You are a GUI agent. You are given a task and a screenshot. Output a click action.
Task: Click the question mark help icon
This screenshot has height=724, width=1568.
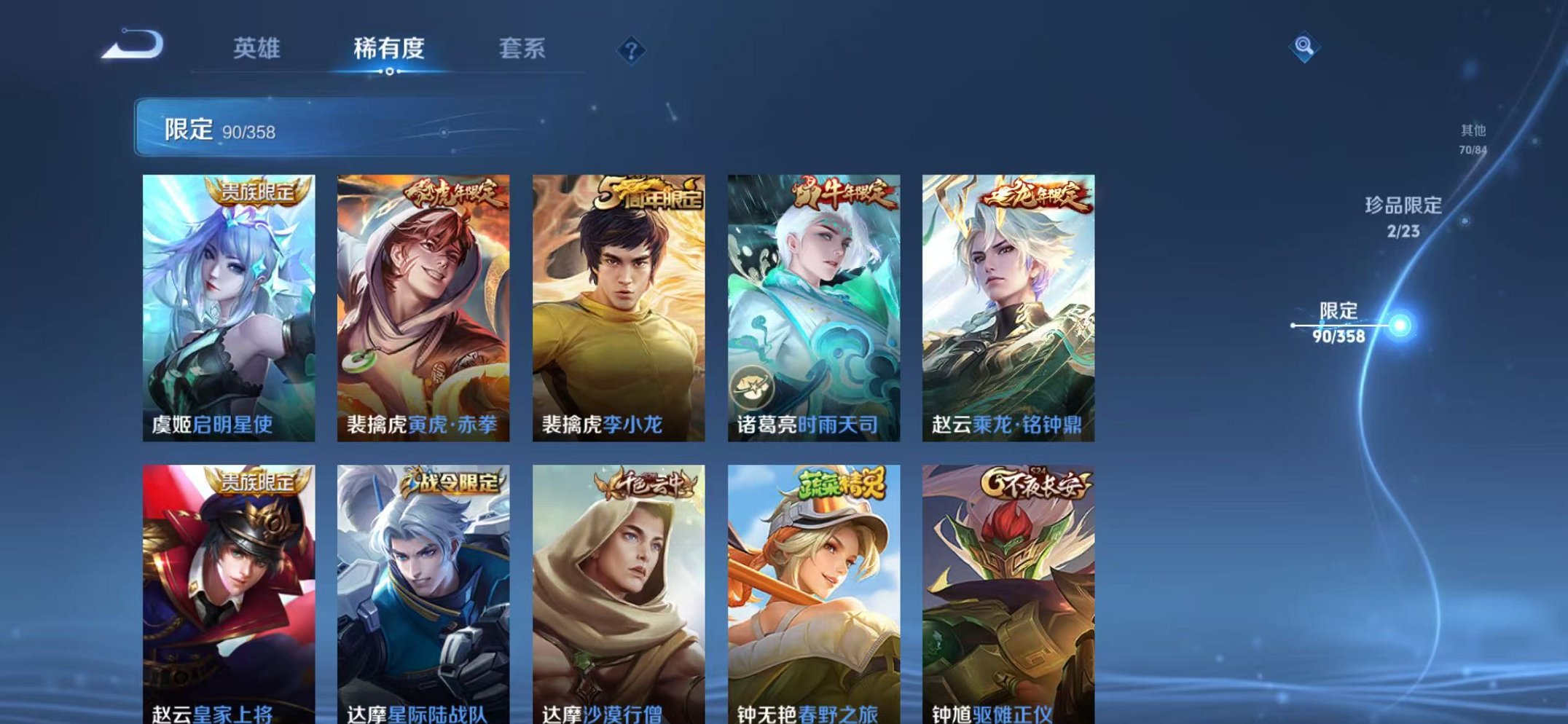click(633, 50)
